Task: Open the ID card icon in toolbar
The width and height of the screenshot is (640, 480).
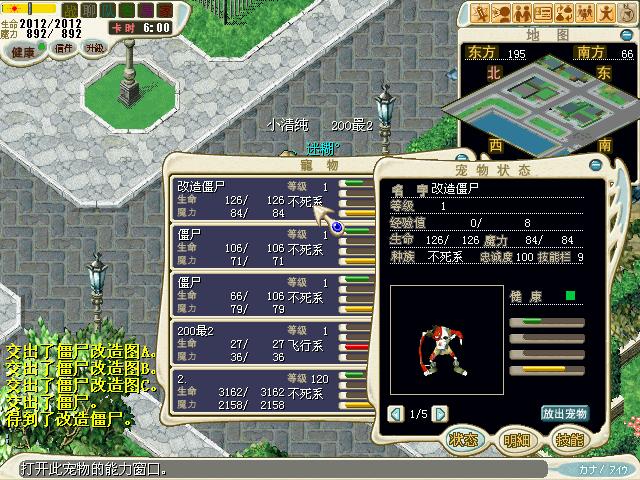Action: point(545,13)
